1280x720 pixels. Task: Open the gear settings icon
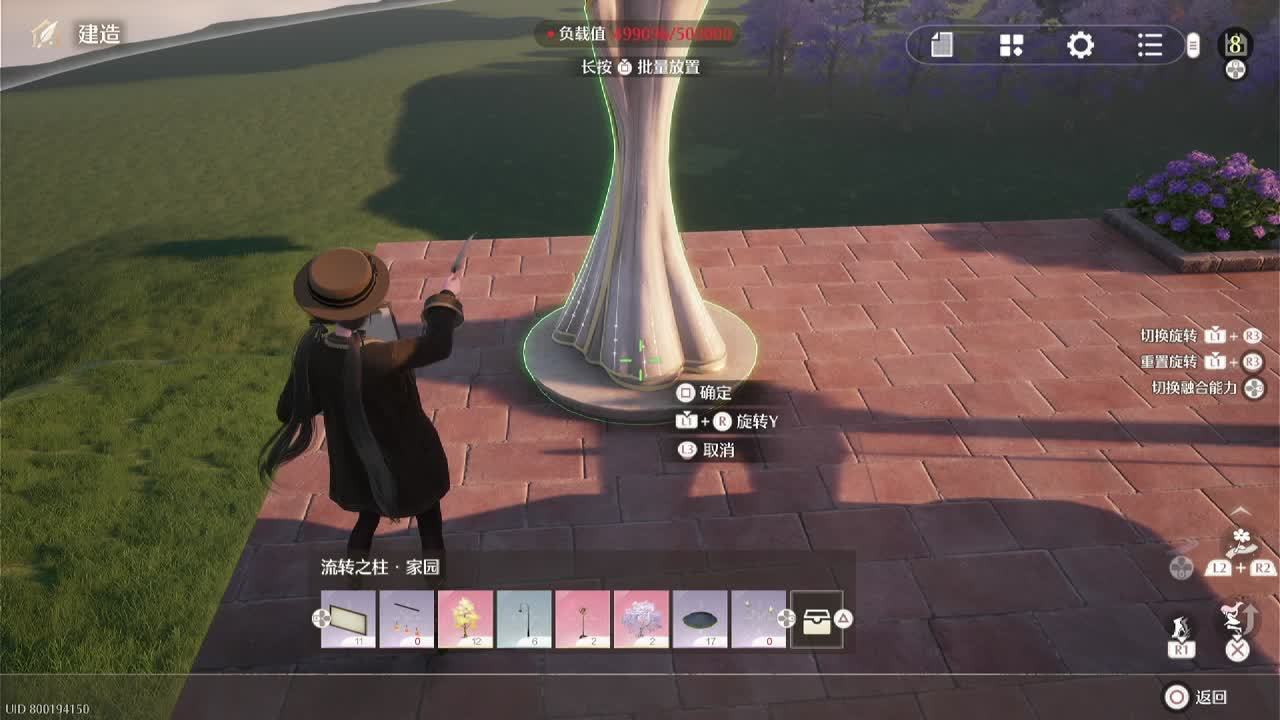click(x=1080, y=45)
